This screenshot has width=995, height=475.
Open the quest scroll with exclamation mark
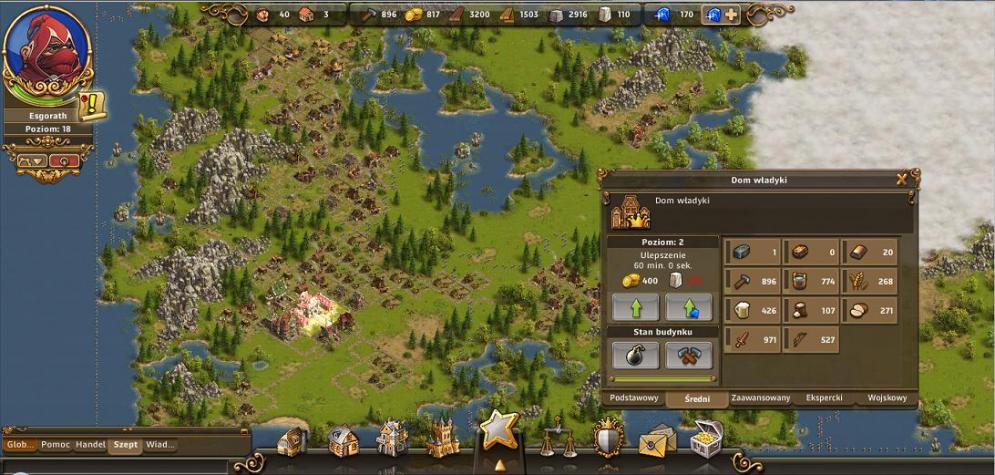pos(93,106)
